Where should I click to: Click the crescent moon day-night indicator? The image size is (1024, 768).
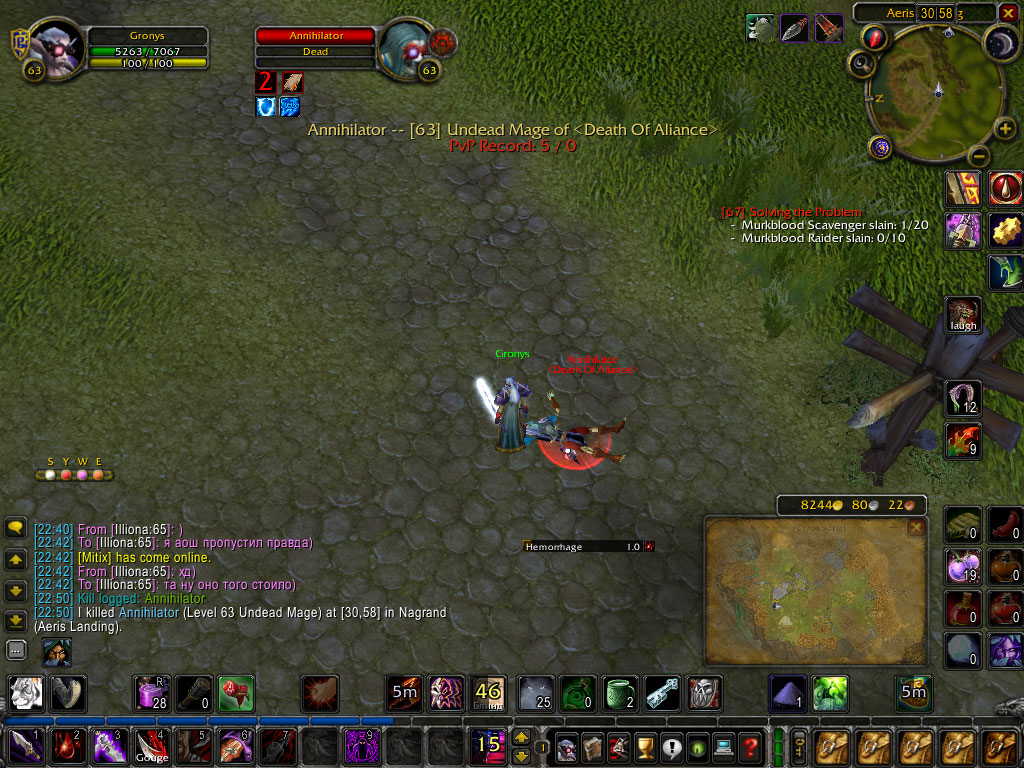point(1000,42)
